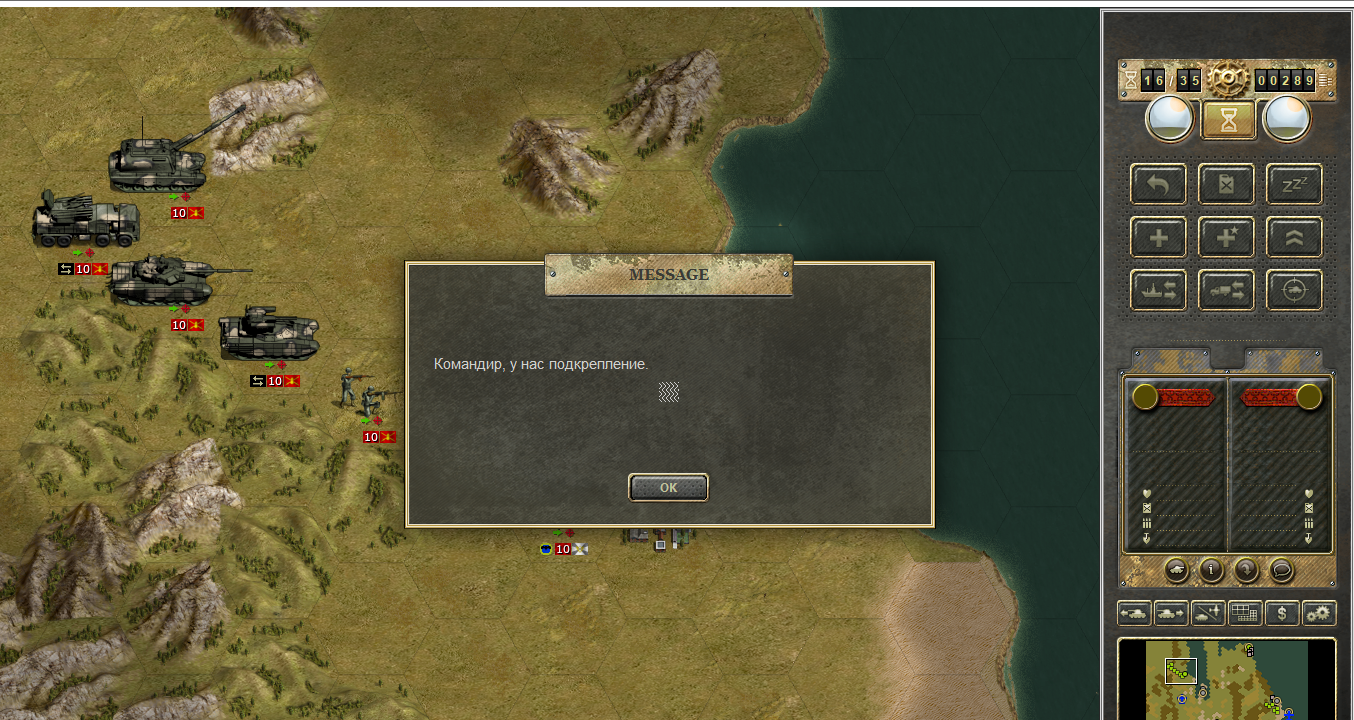Choose the plus-with-star elite reinforcement button
The image size is (1354, 720).
click(x=1227, y=237)
